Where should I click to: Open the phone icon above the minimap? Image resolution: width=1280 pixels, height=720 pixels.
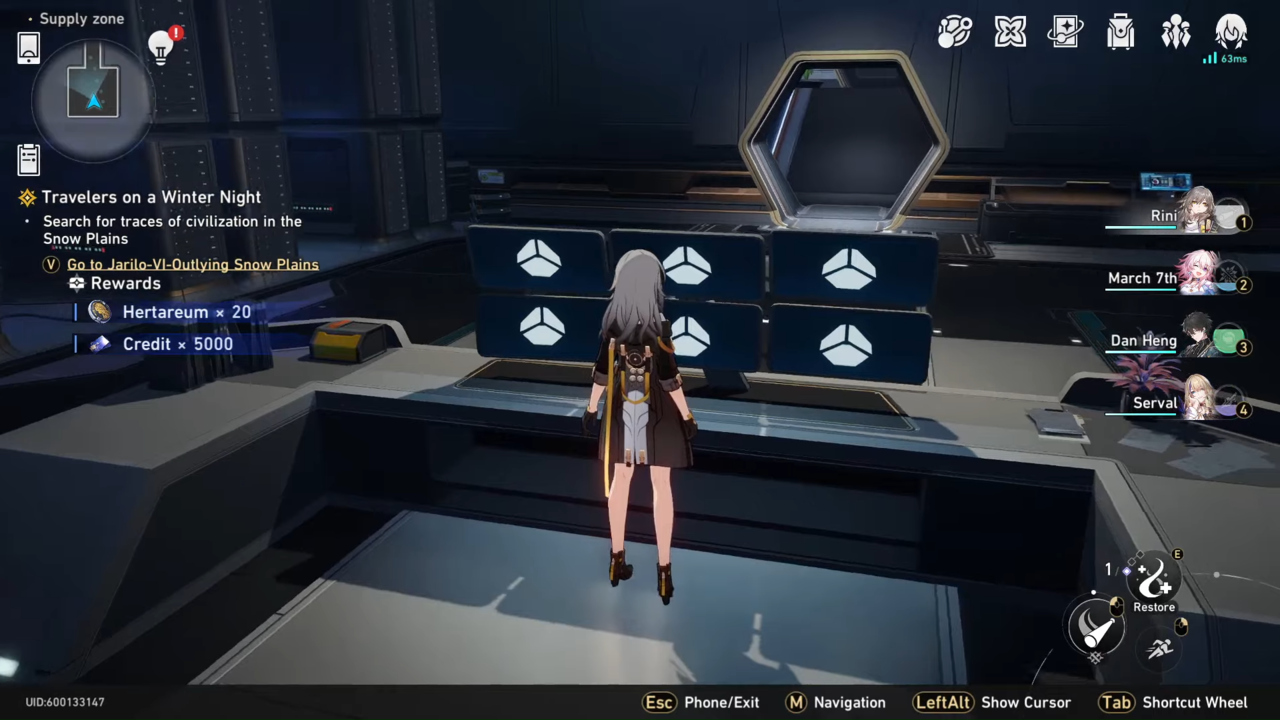(28, 47)
